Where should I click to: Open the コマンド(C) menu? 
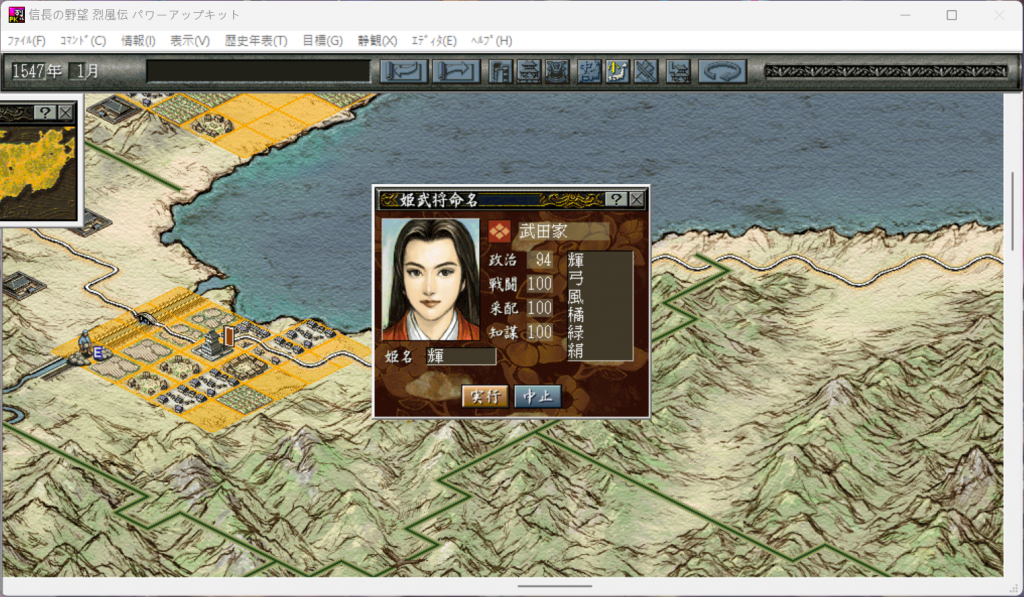(x=83, y=41)
